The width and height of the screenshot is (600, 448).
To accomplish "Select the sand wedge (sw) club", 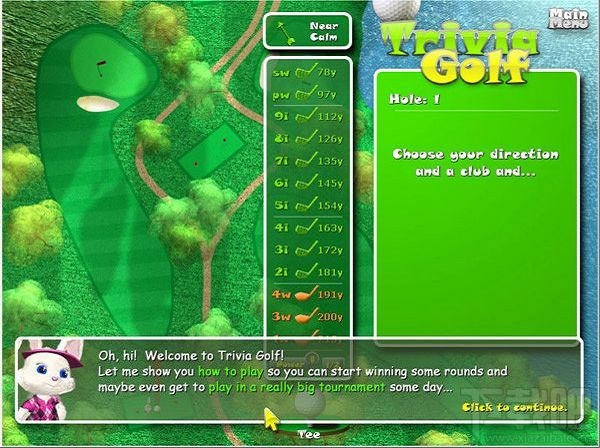I will (x=308, y=73).
